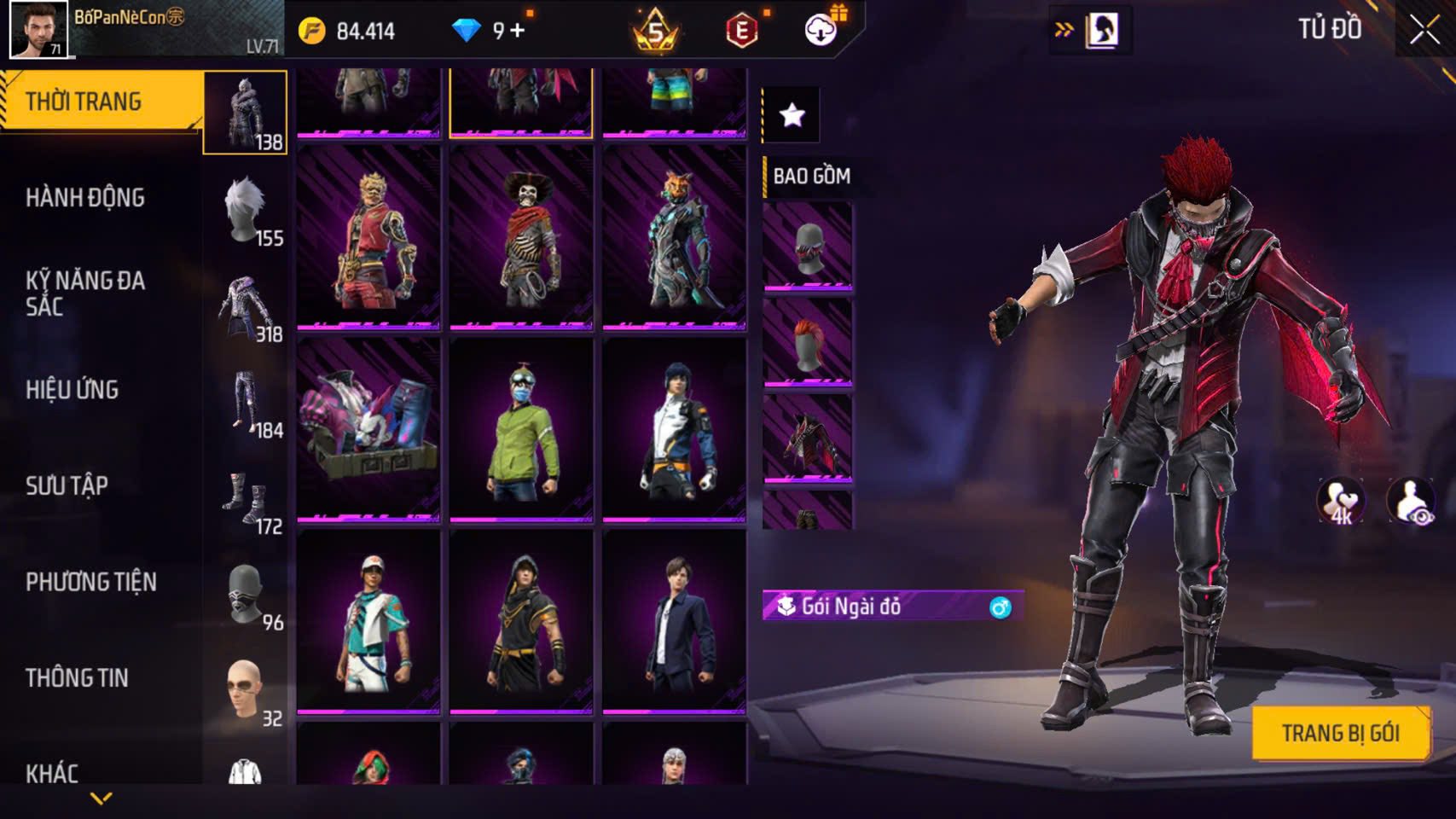Equip the bundle with TRANG BỊ GÓI
The width and height of the screenshot is (1456, 819).
(1340, 733)
